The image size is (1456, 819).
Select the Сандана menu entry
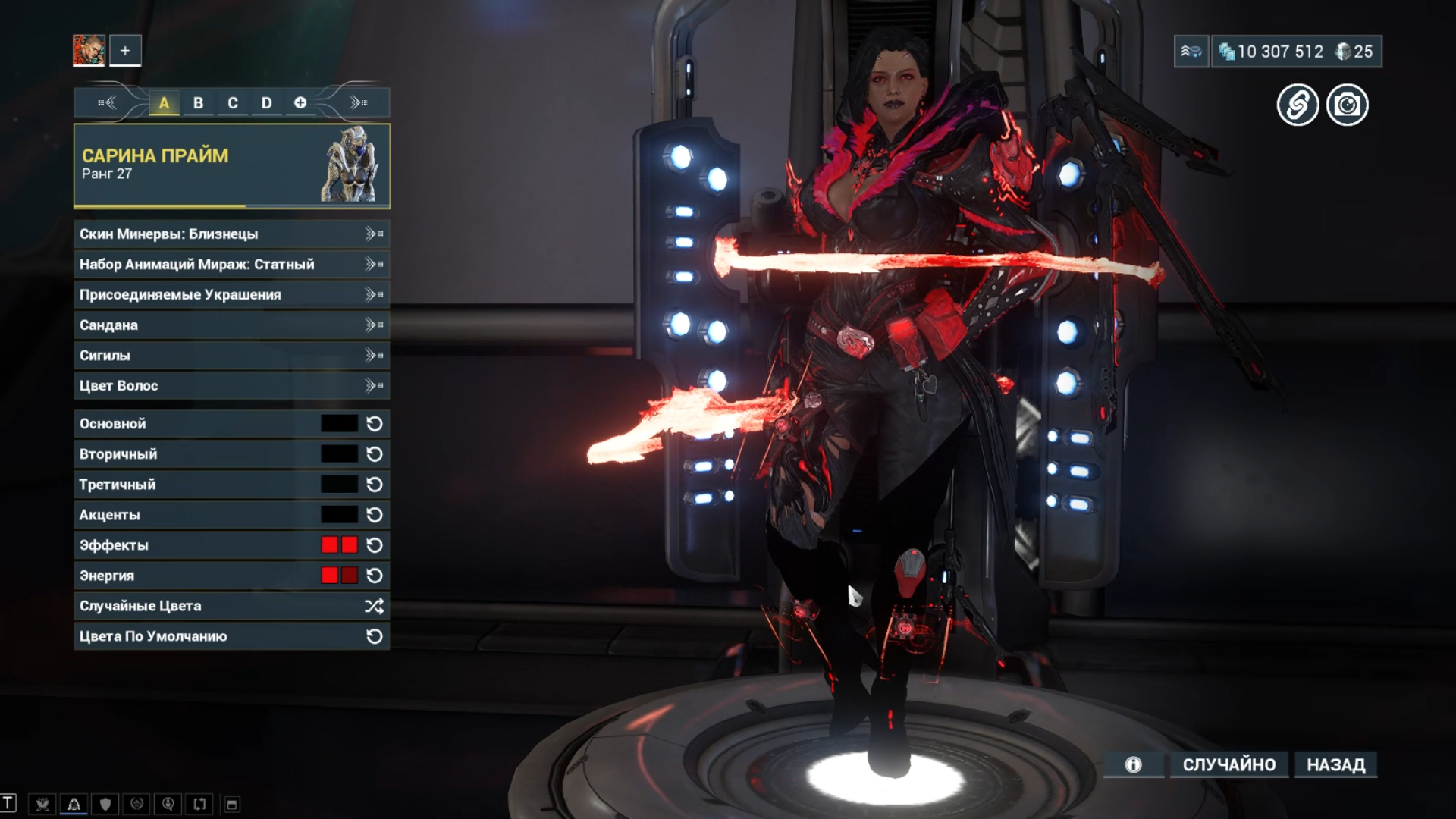click(231, 325)
